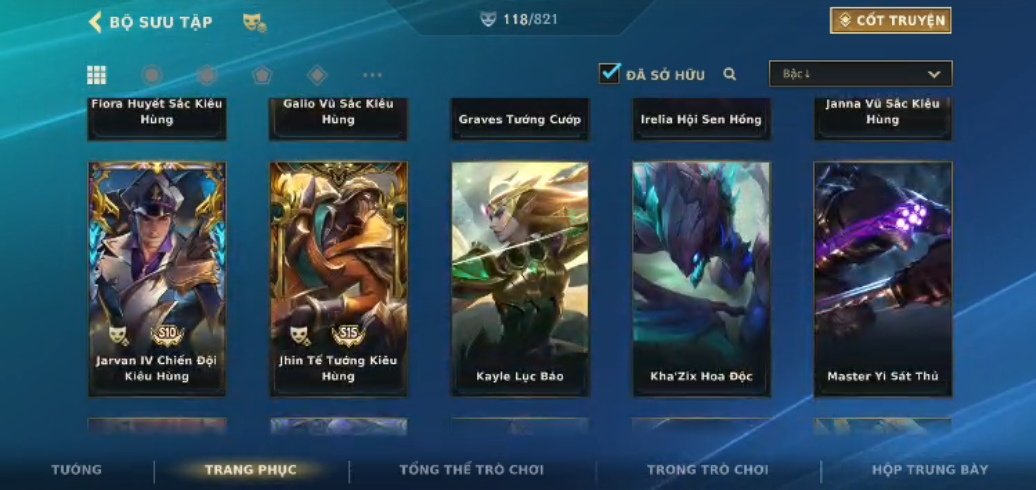The height and width of the screenshot is (490, 1036).
Task: Go back from Bộ Sưu Tập
Action: point(96,22)
